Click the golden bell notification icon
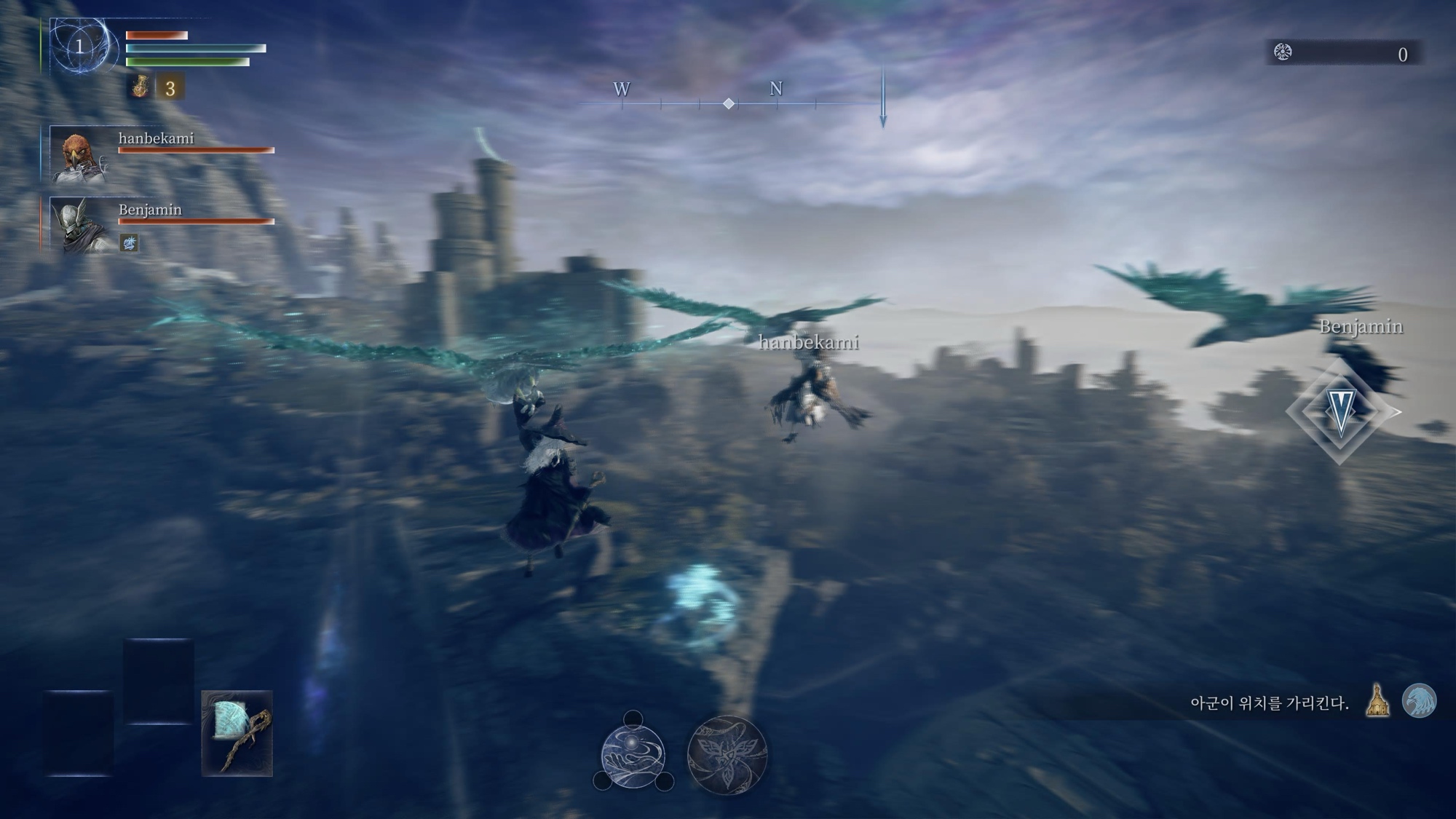 (x=1377, y=700)
